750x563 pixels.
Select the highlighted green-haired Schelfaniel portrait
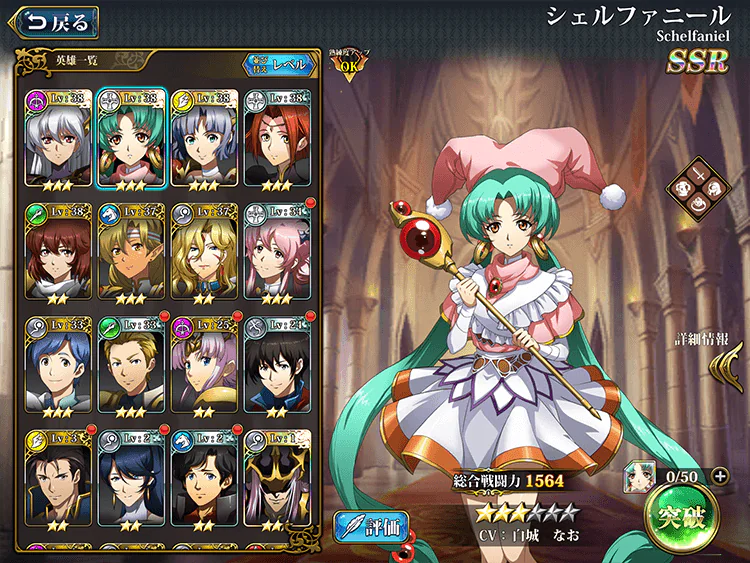tap(131, 138)
